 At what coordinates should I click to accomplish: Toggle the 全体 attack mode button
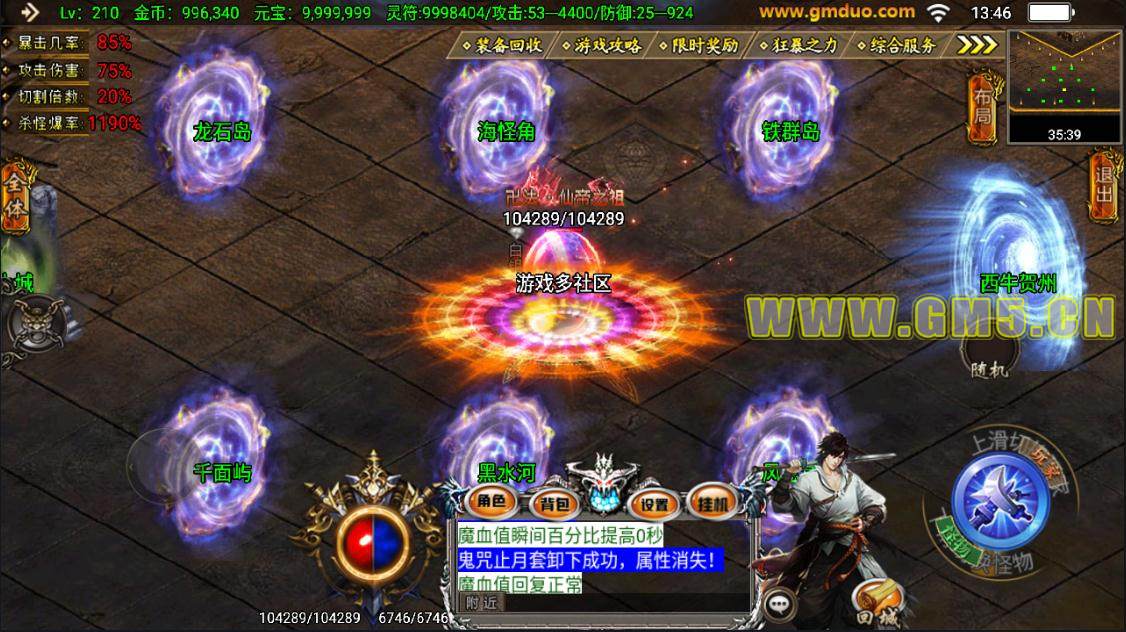point(15,198)
